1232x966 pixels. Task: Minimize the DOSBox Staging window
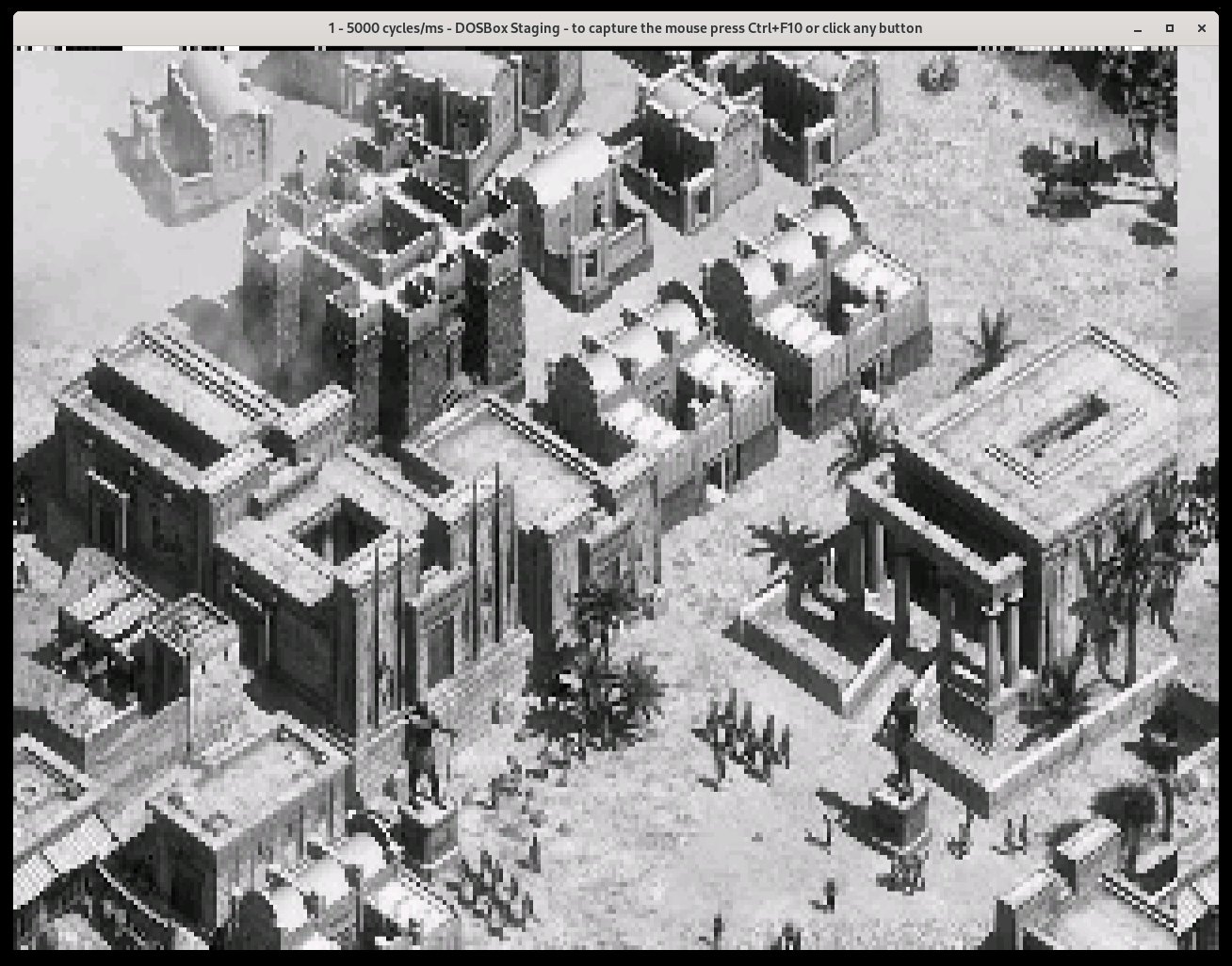pos(1138,28)
